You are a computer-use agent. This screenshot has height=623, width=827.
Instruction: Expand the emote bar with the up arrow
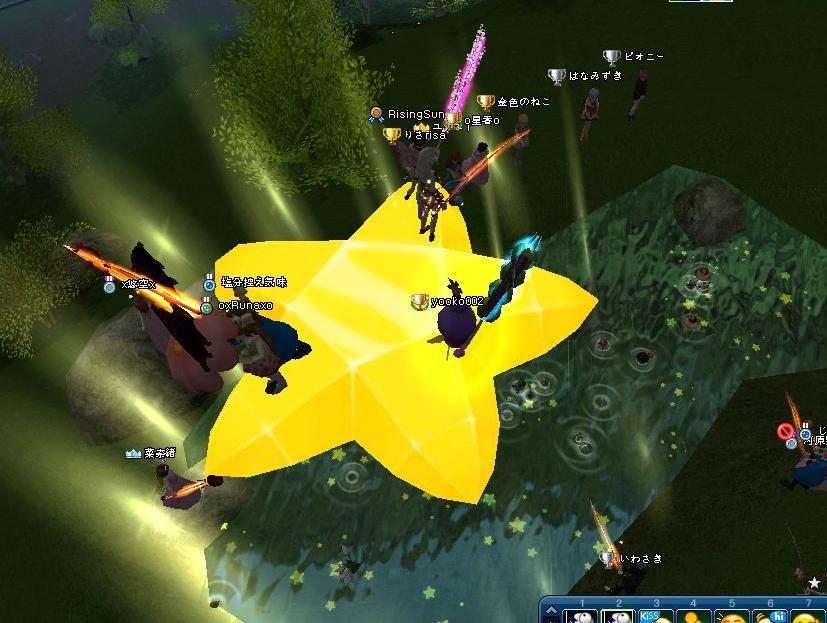click(x=551, y=610)
